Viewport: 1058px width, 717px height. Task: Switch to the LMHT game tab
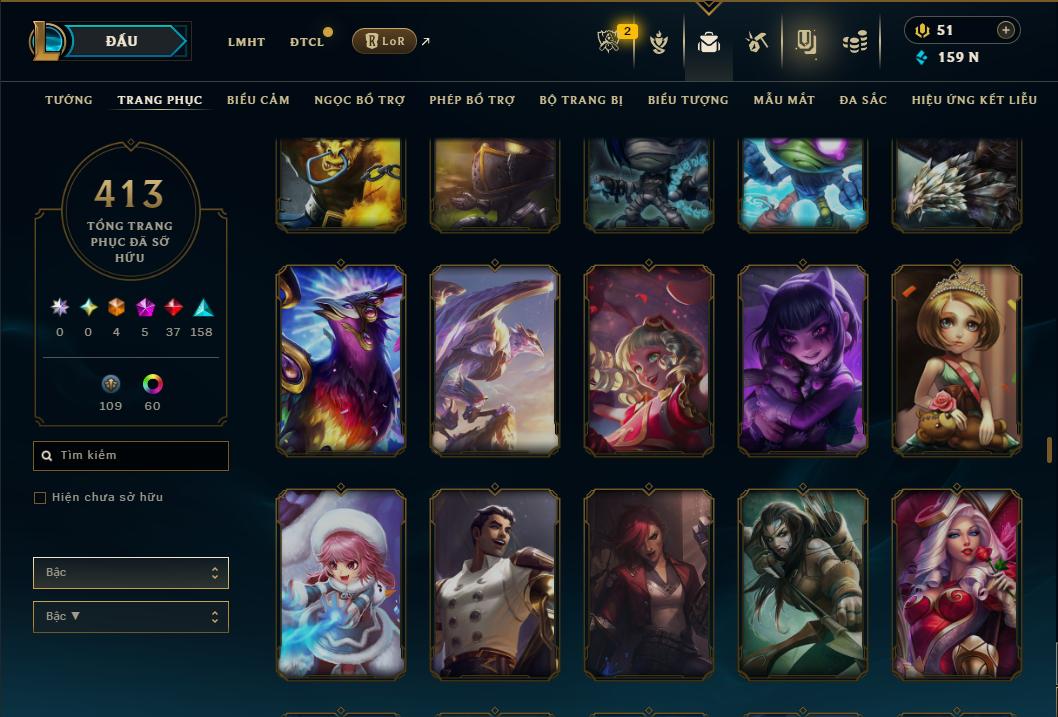[x=246, y=42]
